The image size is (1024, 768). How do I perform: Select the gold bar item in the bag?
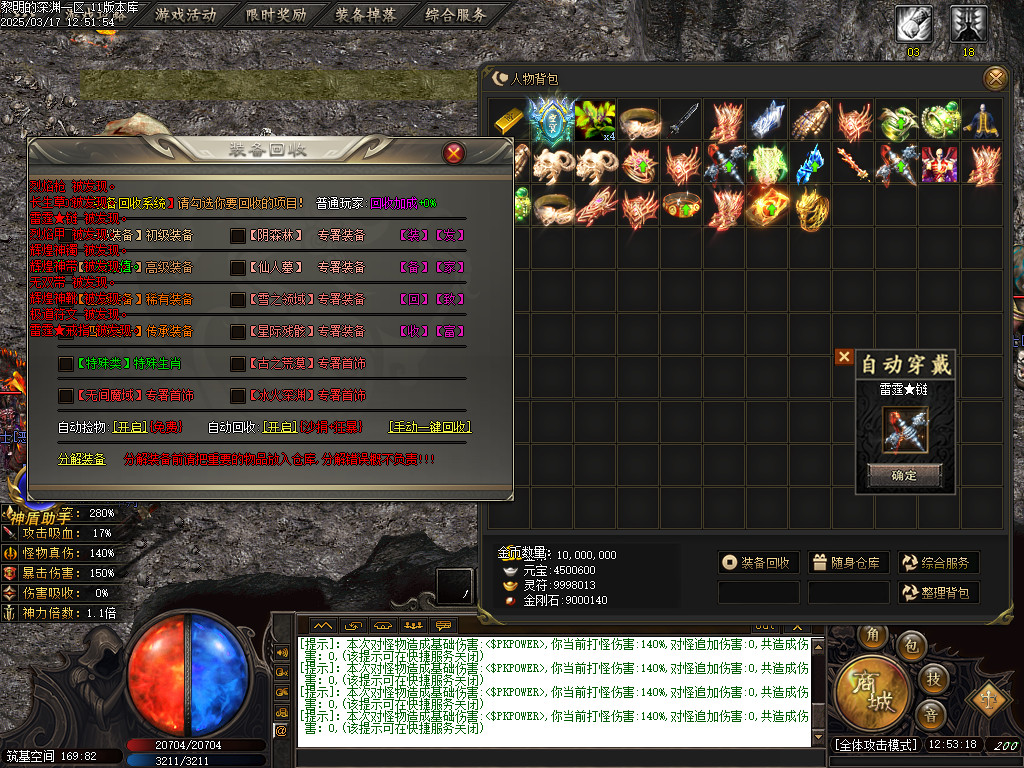(509, 120)
